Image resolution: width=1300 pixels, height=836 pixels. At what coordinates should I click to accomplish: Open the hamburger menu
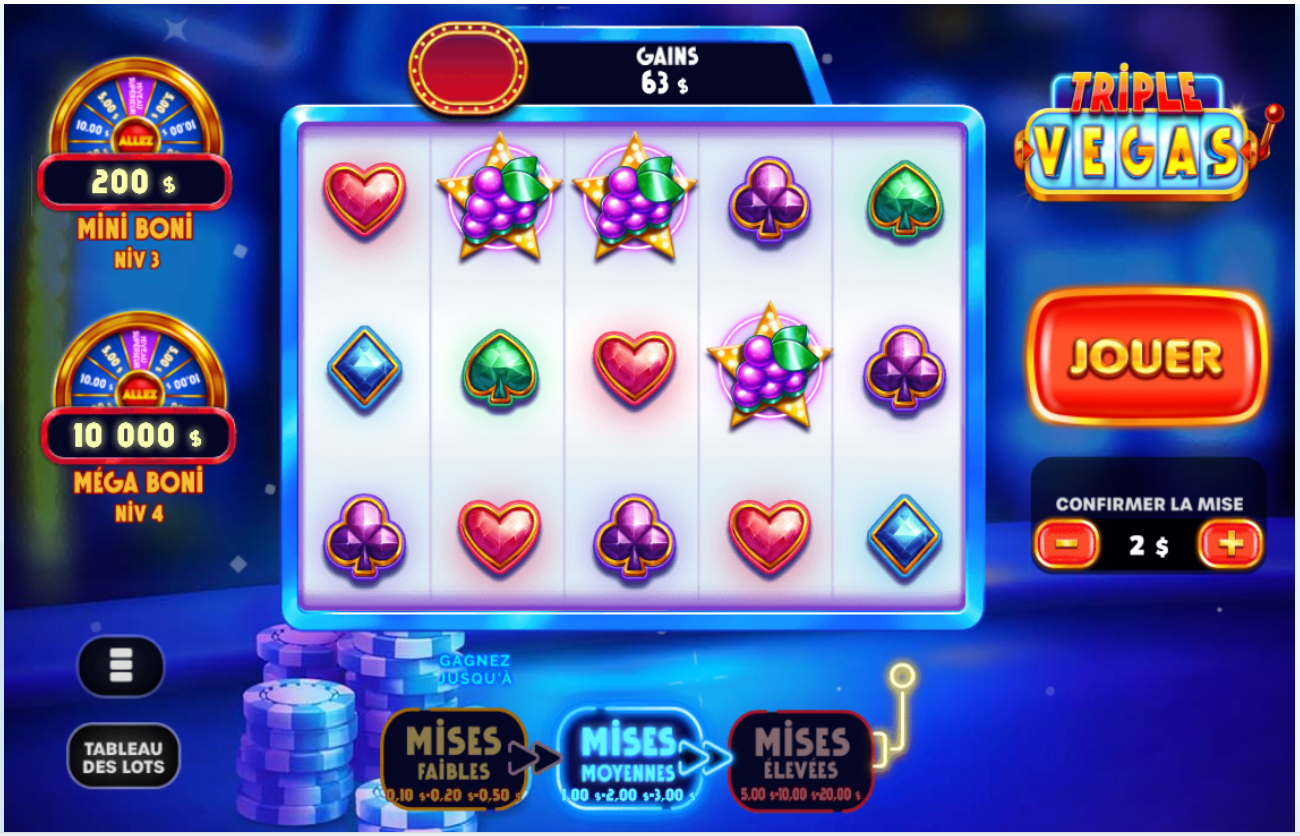[120, 666]
